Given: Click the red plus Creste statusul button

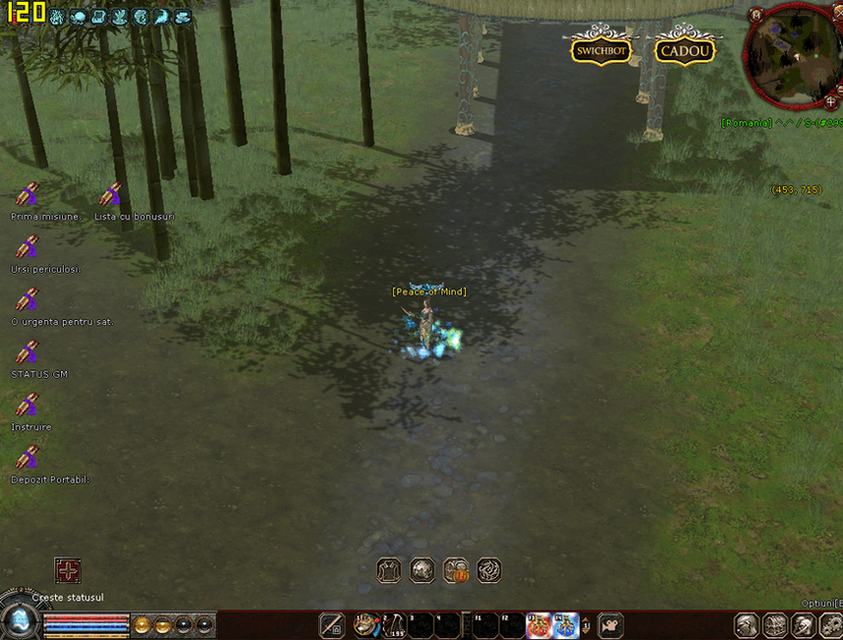Looking at the screenshot, I should 67,571.
